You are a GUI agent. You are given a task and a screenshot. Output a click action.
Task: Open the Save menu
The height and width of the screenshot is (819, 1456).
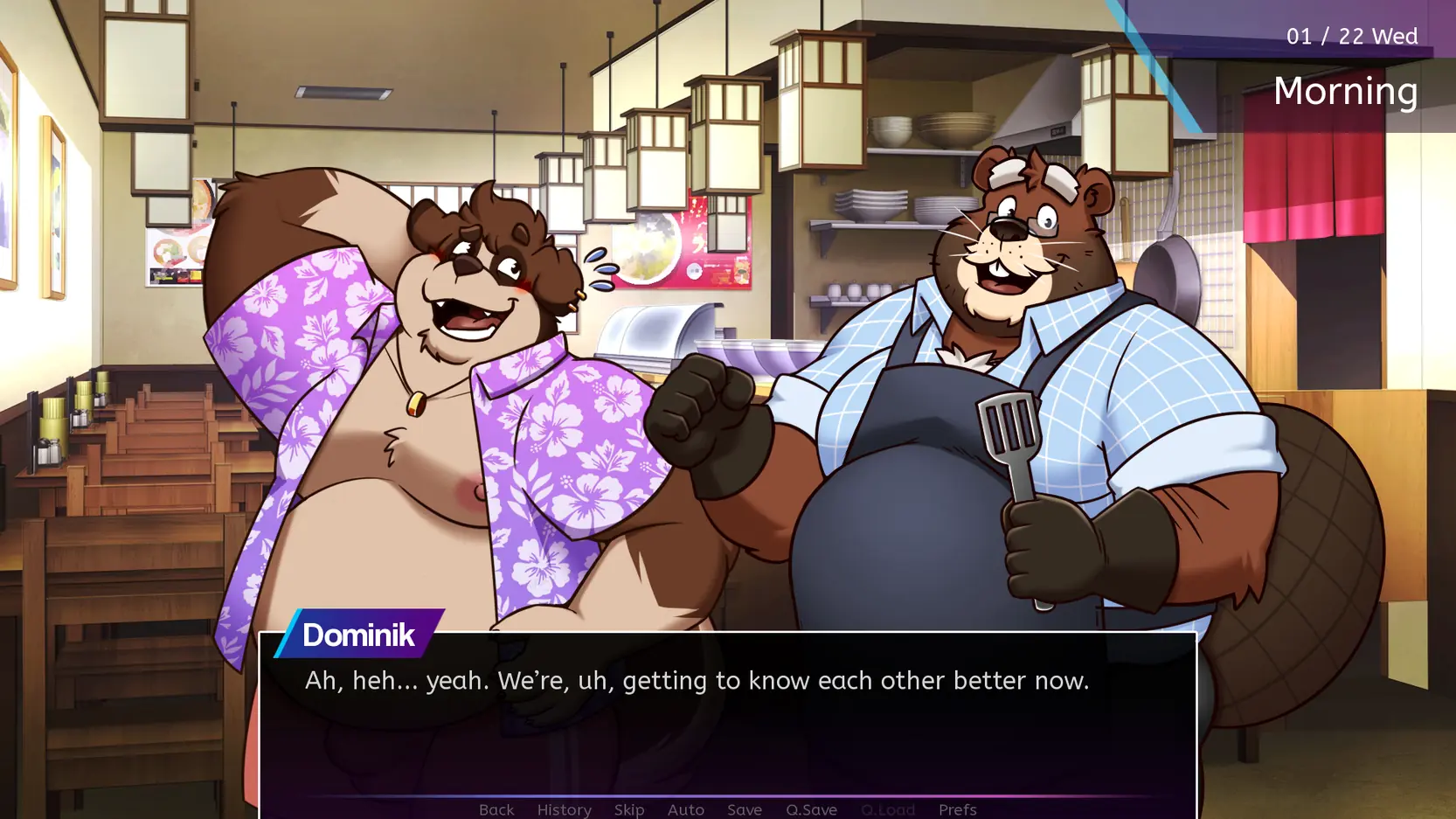tap(745, 809)
